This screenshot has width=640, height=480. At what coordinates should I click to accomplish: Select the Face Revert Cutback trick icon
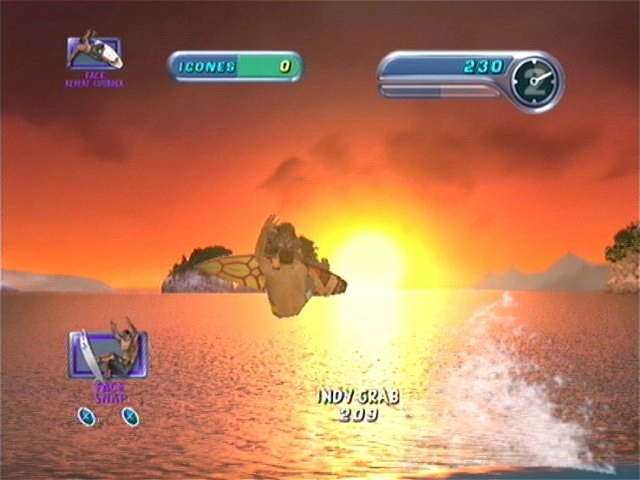(94, 53)
